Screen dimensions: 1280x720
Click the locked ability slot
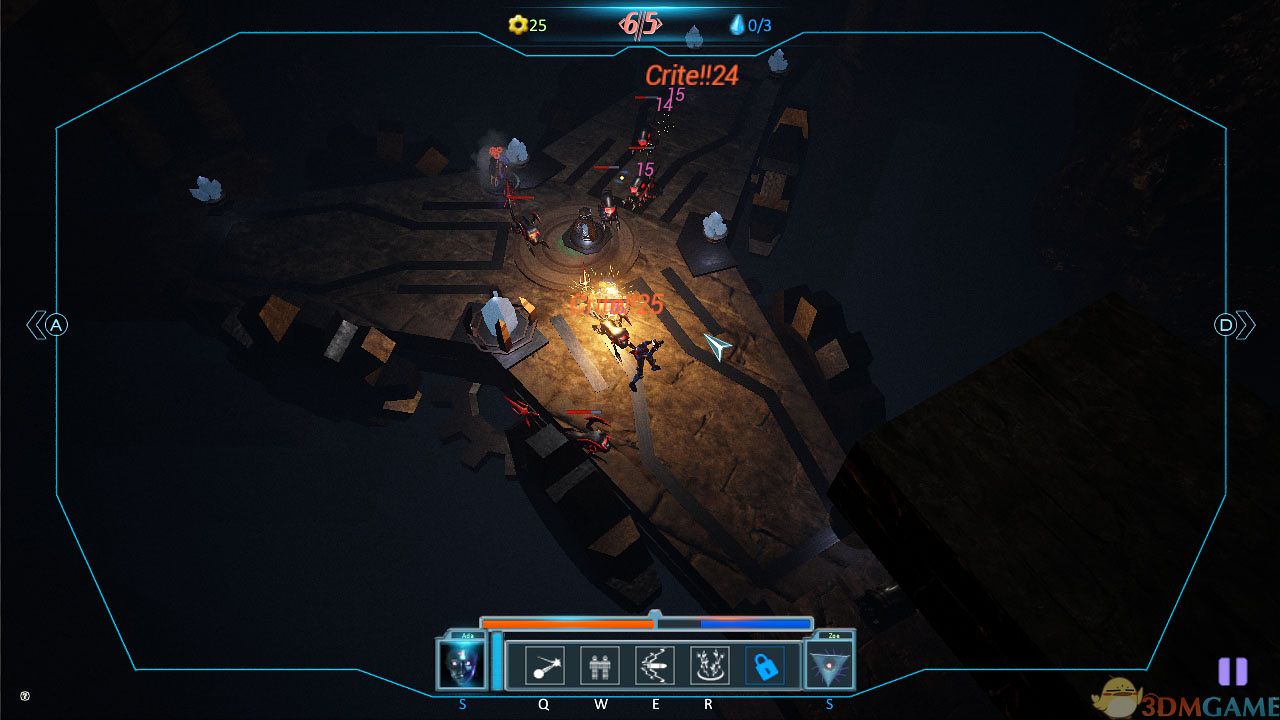point(765,666)
